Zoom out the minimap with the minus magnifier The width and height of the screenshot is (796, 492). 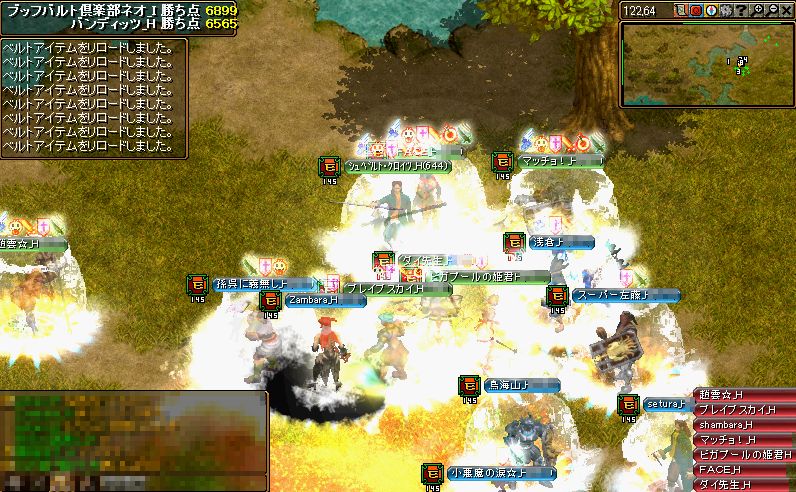[x=773, y=10]
